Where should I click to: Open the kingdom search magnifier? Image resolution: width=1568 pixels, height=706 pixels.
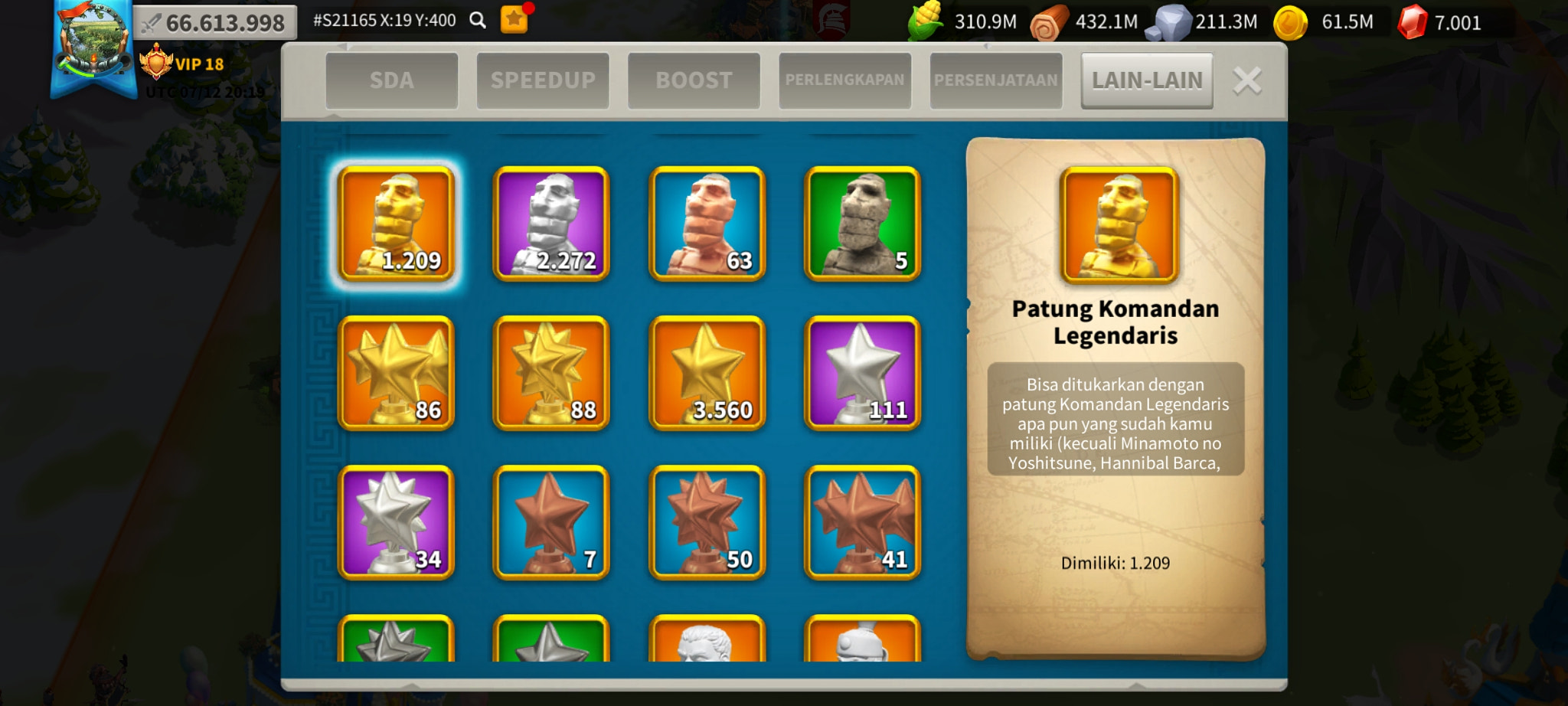point(479,20)
